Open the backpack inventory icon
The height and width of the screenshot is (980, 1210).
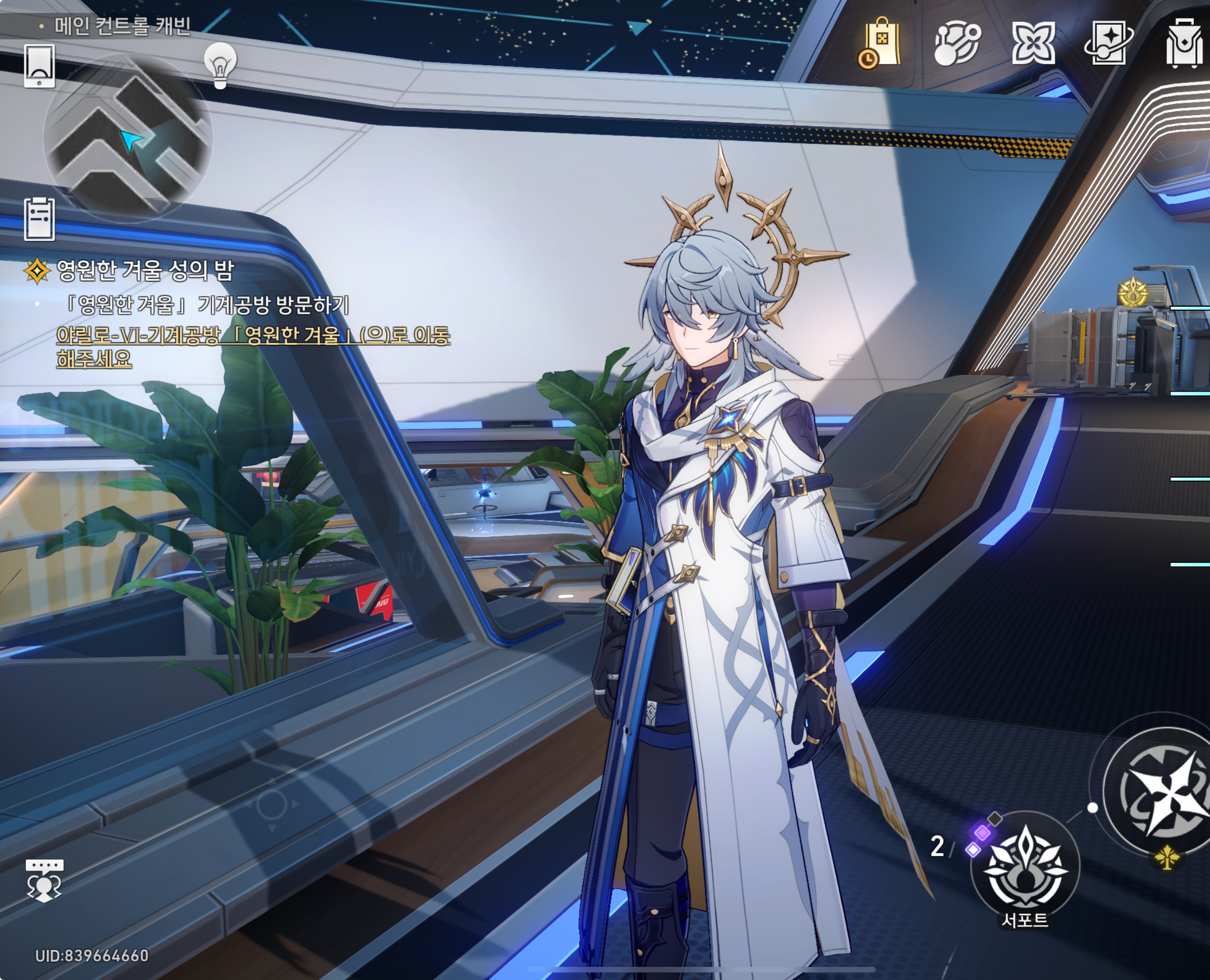(1185, 43)
